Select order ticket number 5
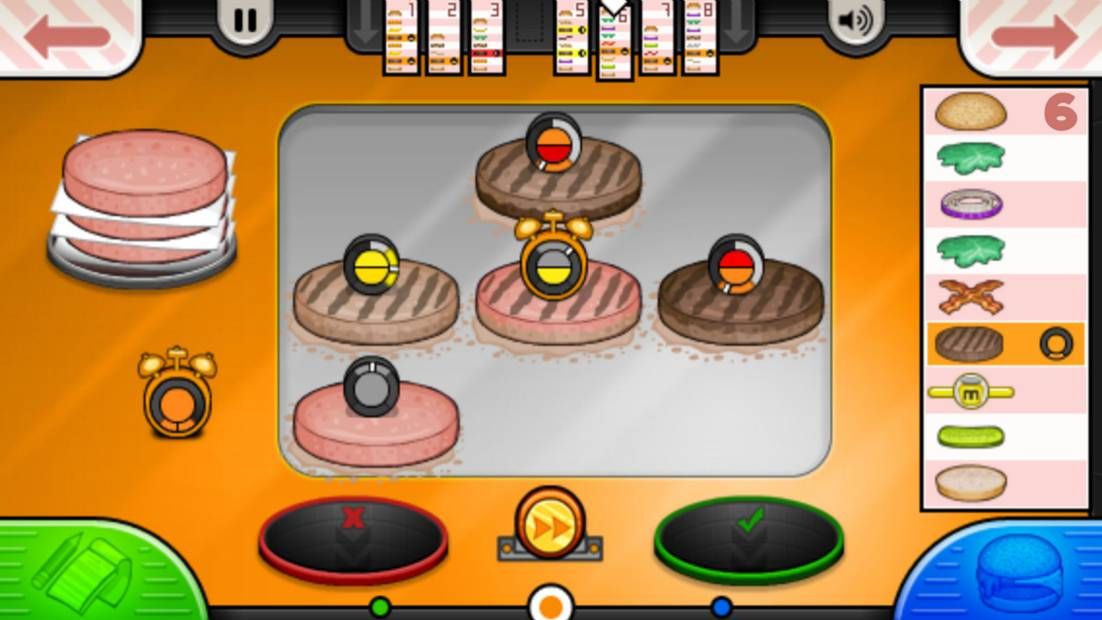Image resolution: width=1102 pixels, height=620 pixels. pyautogui.click(x=572, y=38)
